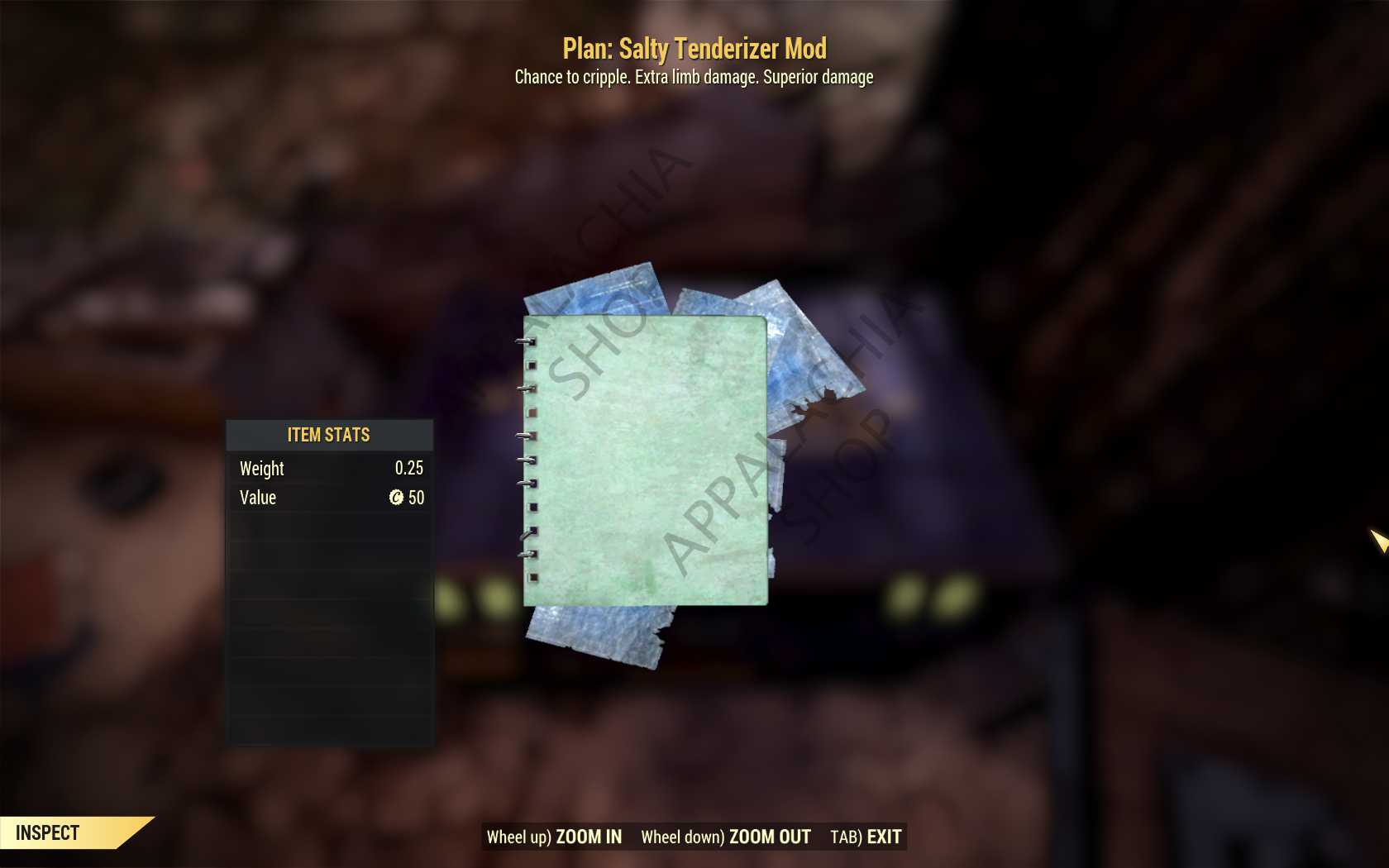Image resolution: width=1389 pixels, height=868 pixels.
Task: Click the mouse cursor arrow on screen right
Action: coord(1377,540)
